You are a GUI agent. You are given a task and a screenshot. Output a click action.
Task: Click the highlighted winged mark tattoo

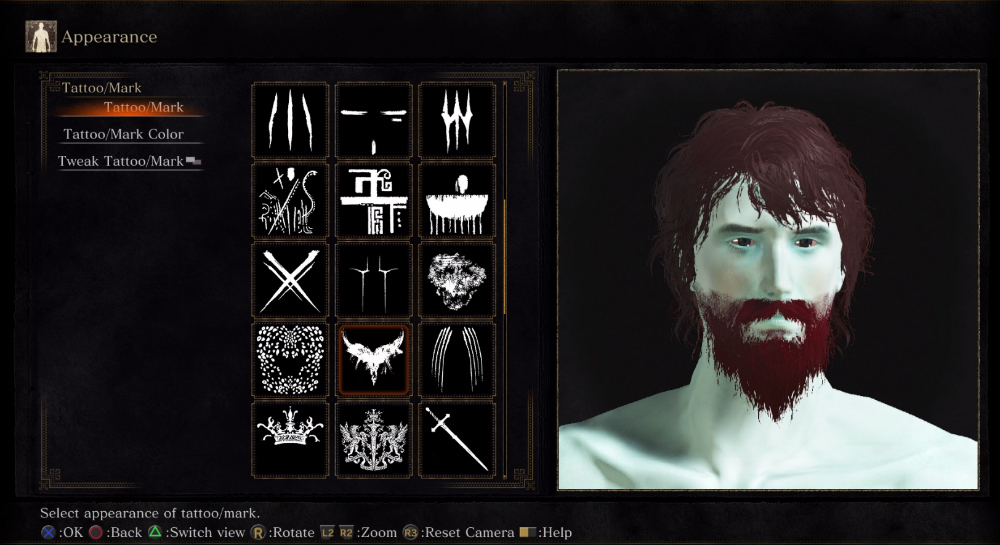[x=373, y=360]
